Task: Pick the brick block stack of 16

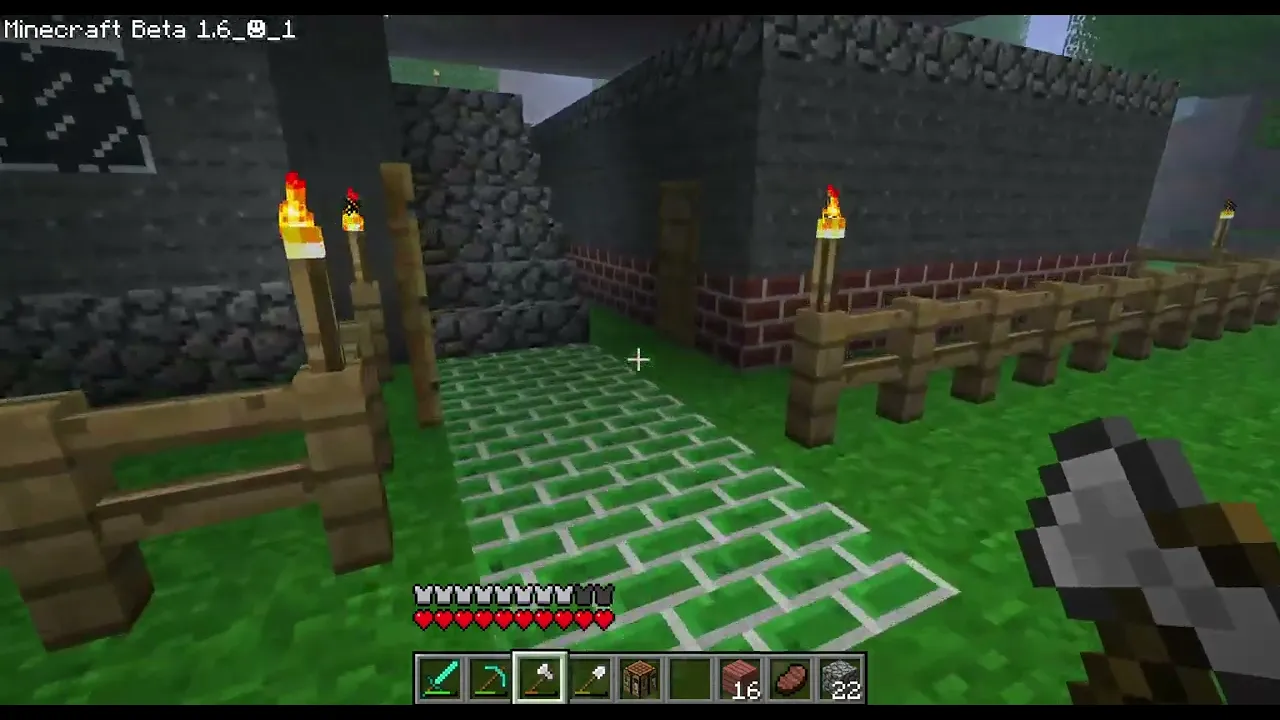Action: click(740, 678)
